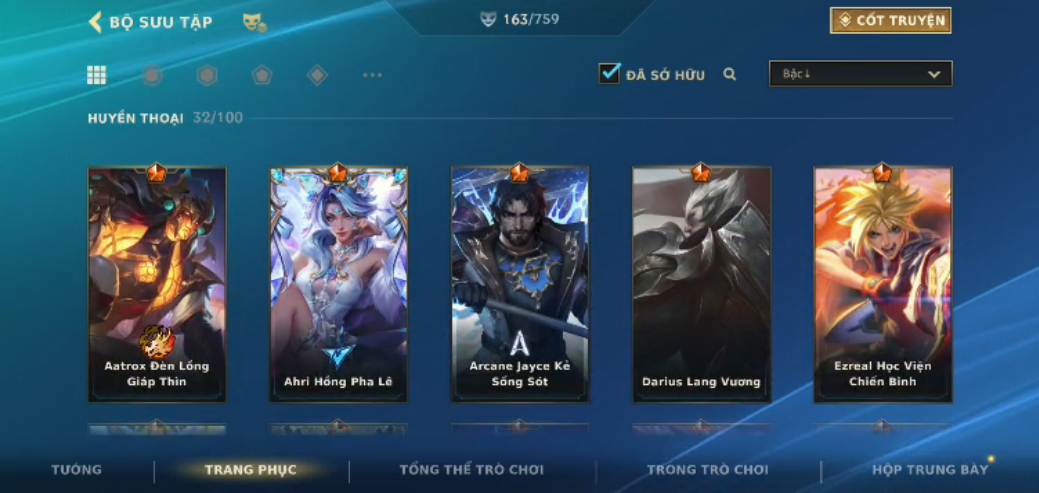The height and width of the screenshot is (493, 1039).
Task: Choose the Darius Lang Vương skin card
Action: tap(701, 284)
